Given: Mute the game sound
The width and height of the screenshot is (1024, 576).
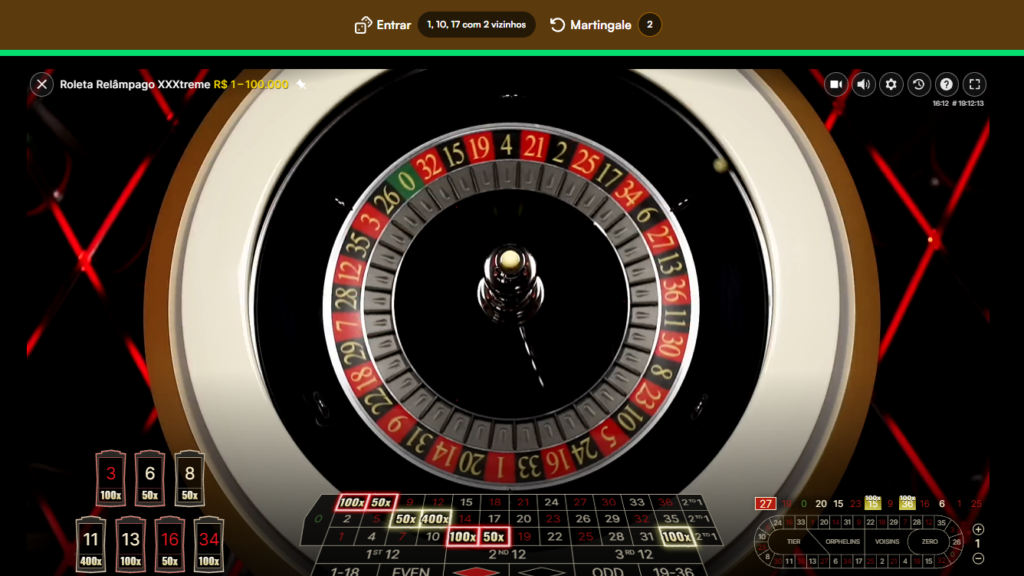Looking at the screenshot, I should pos(864,85).
